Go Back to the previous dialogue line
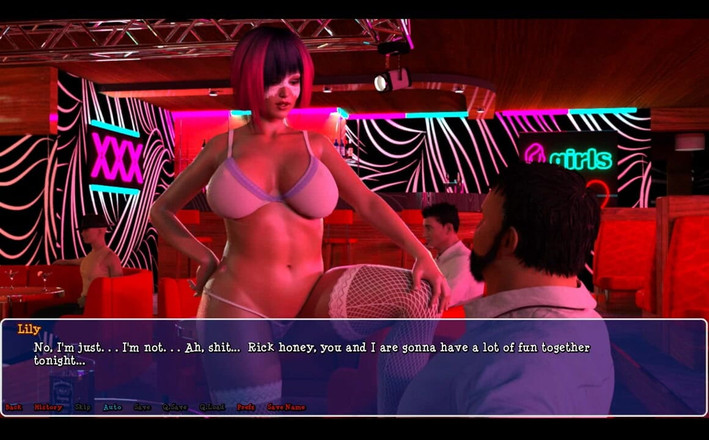The height and width of the screenshot is (440, 709). coord(13,407)
